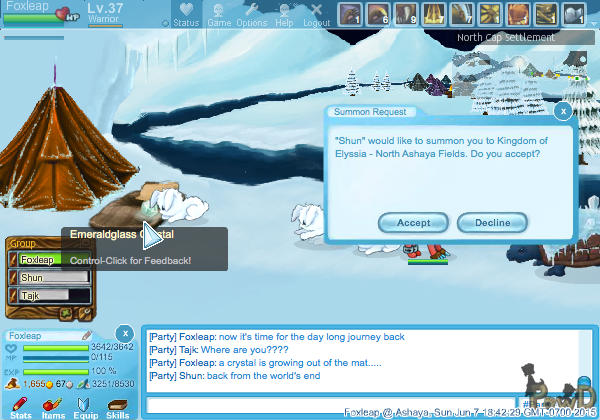Activate the first hotbar skill slot

[349, 14]
